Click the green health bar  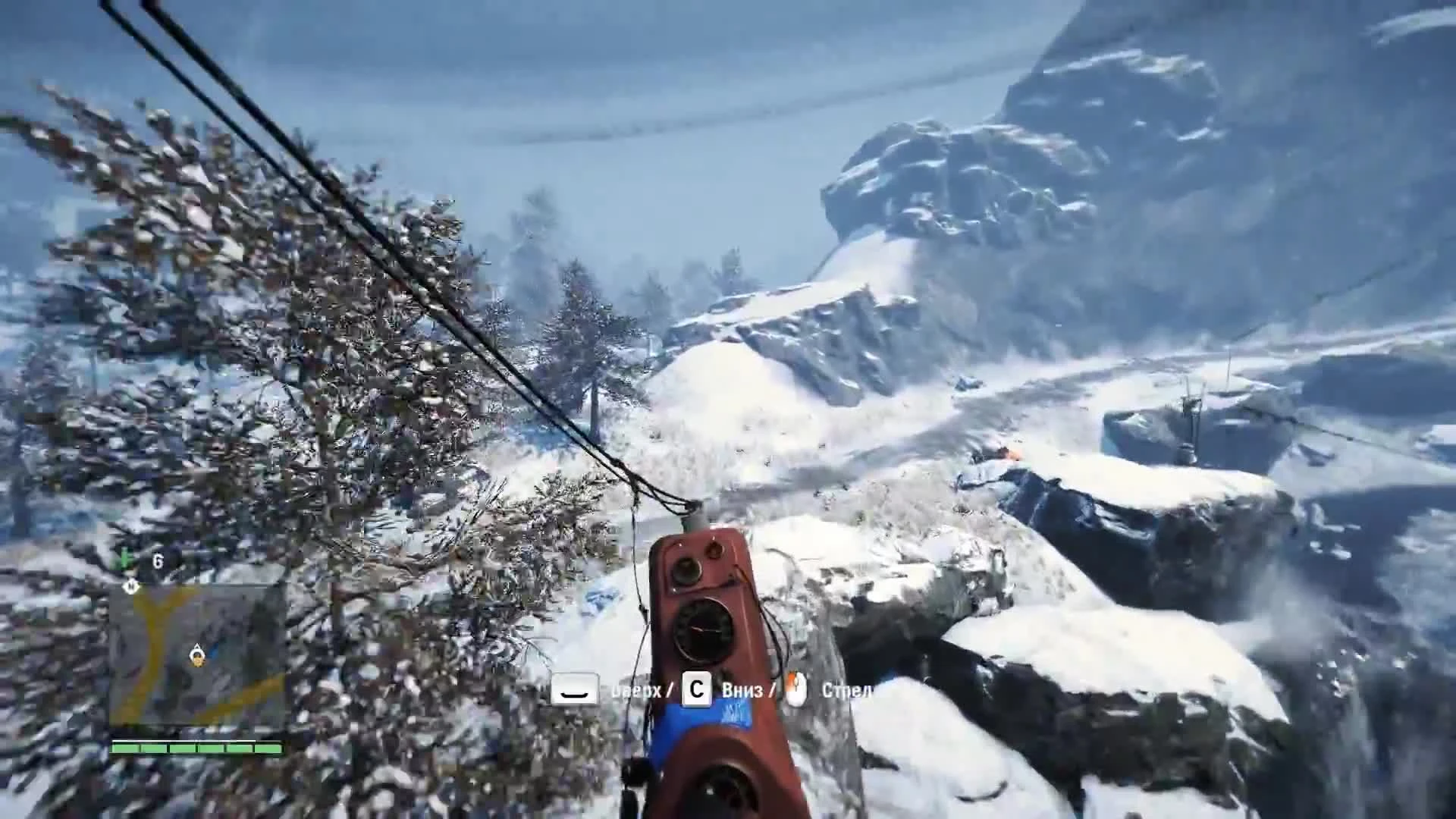(x=197, y=749)
